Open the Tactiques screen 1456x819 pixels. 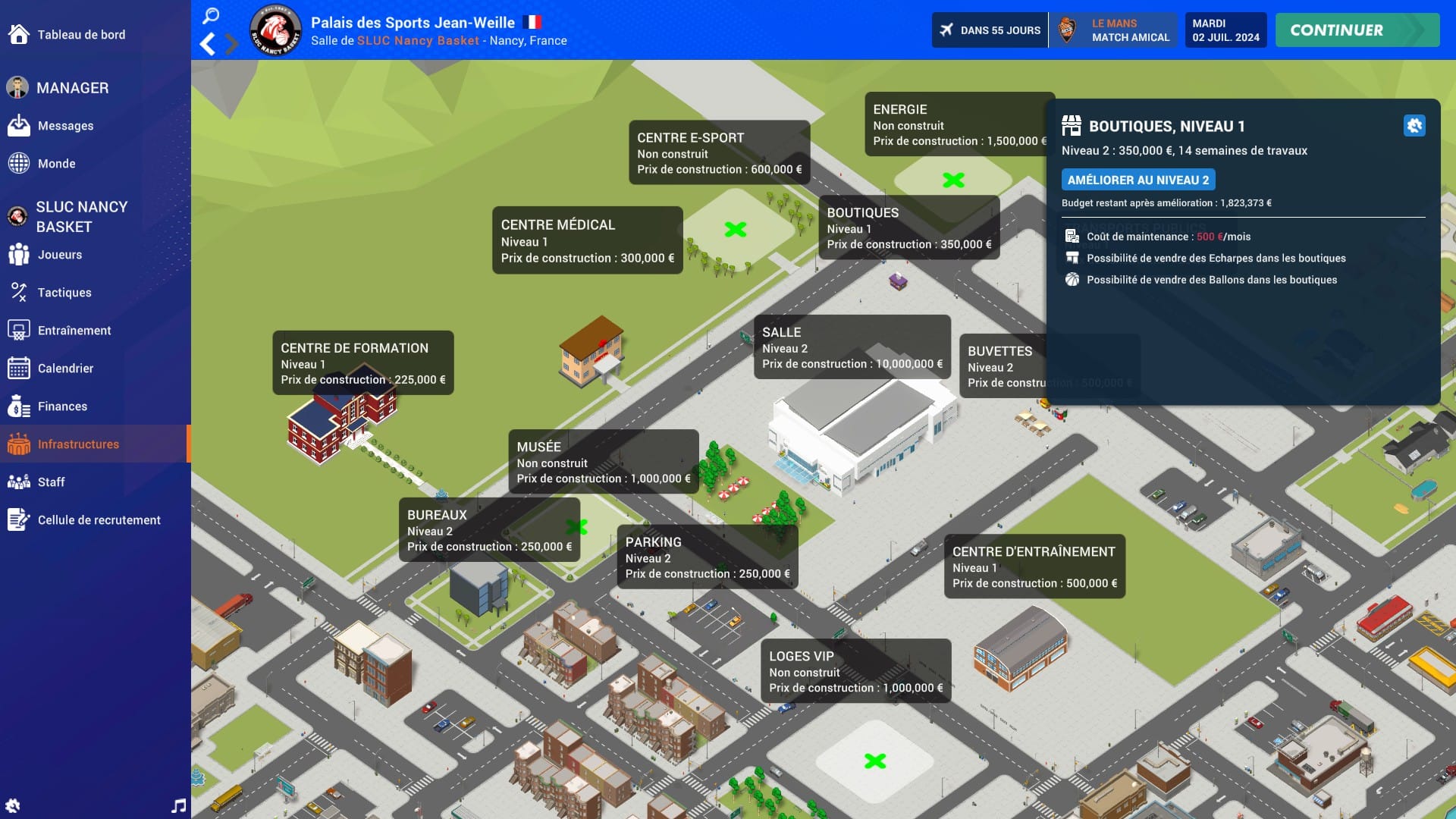pyautogui.click(x=64, y=293)
